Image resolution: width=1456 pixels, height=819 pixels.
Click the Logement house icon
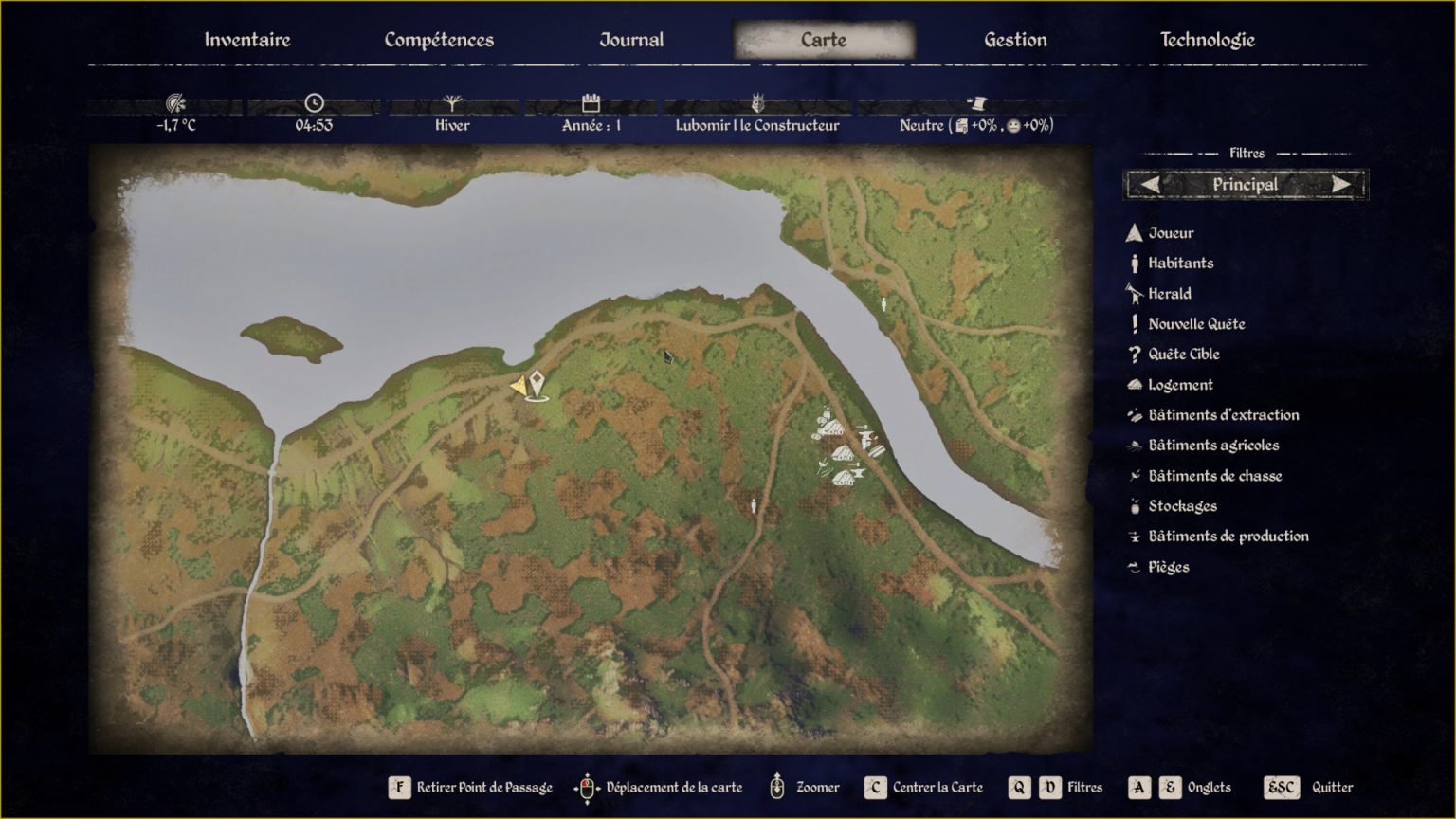(1133, 384)
